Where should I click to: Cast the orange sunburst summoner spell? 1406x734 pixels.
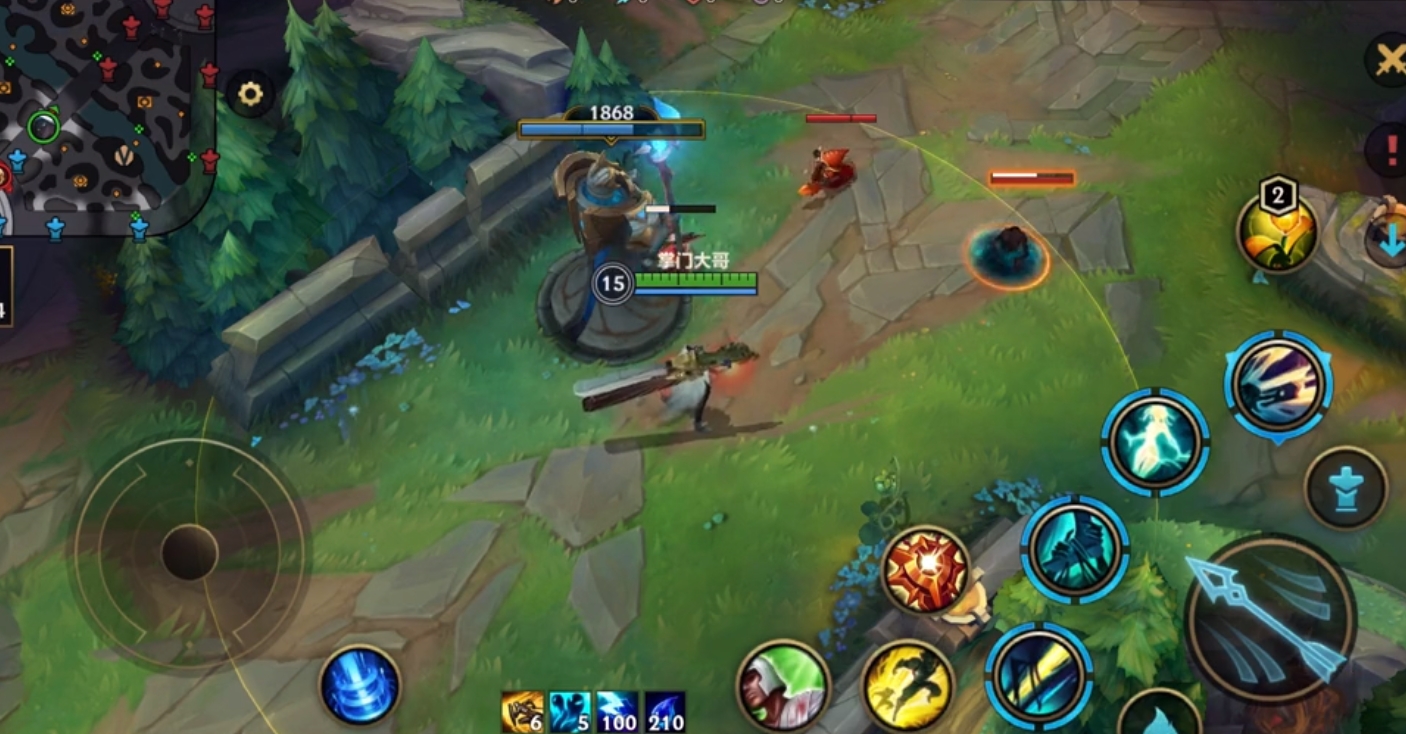(925, 570)
